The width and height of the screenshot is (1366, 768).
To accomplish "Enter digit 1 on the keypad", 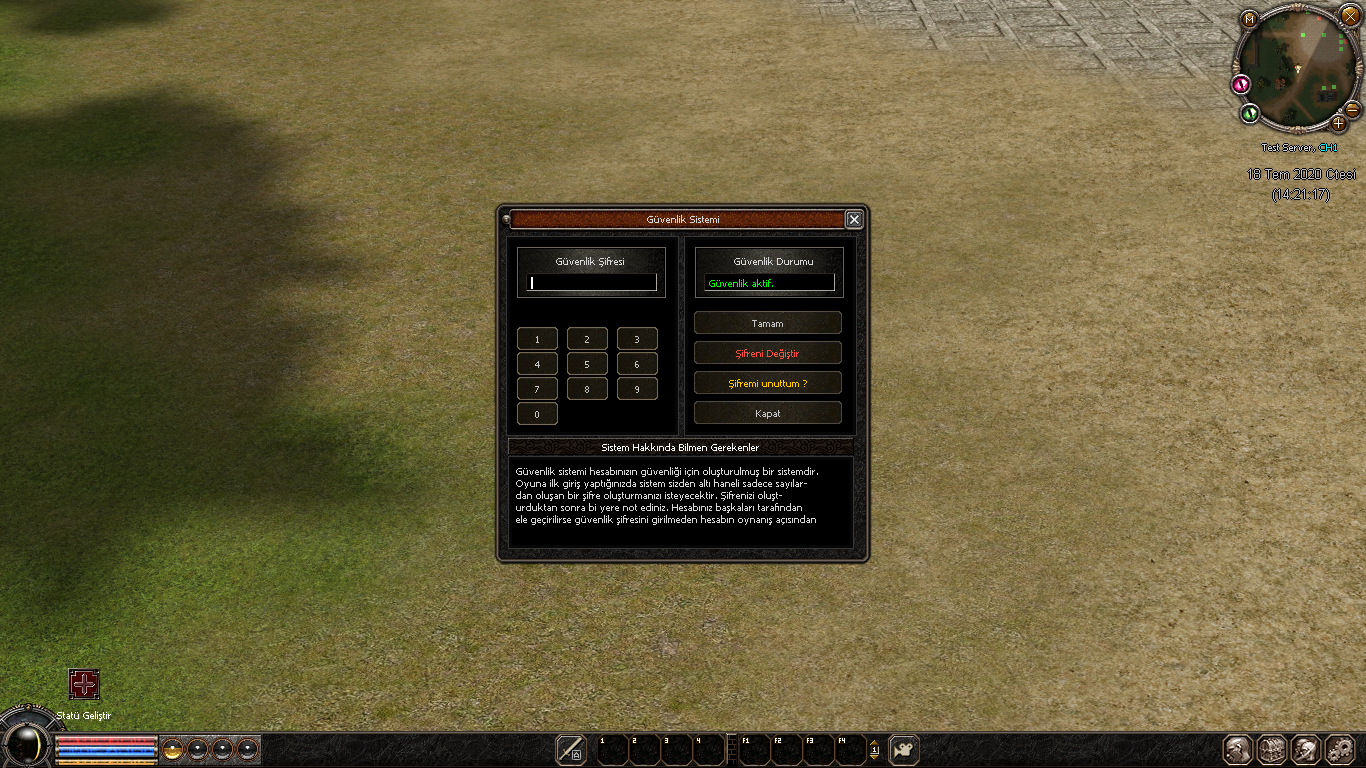I will click(537, 339).
